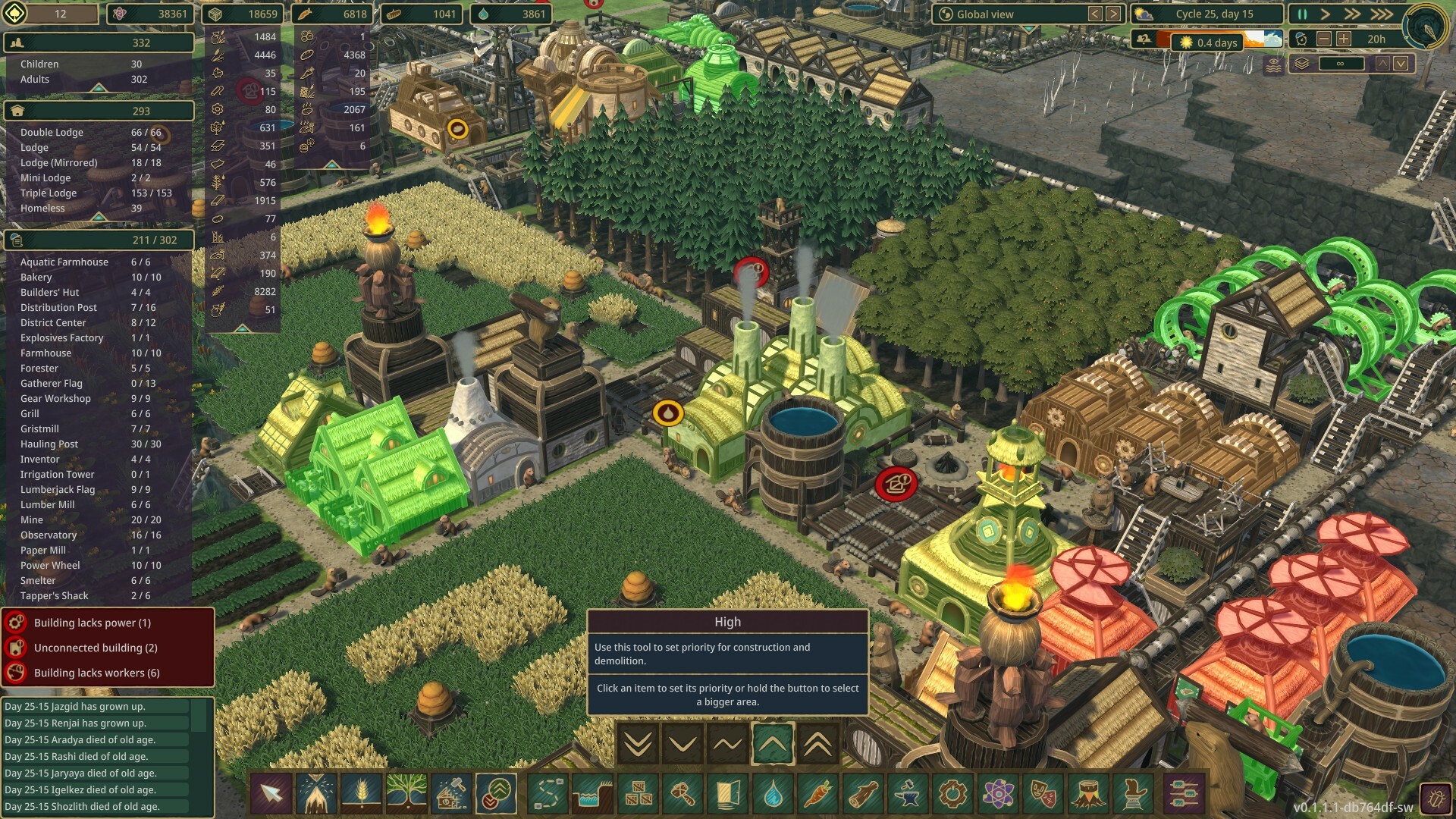Open the wood buildings log category
This screenshot has height=819, width=1456.
863,794
